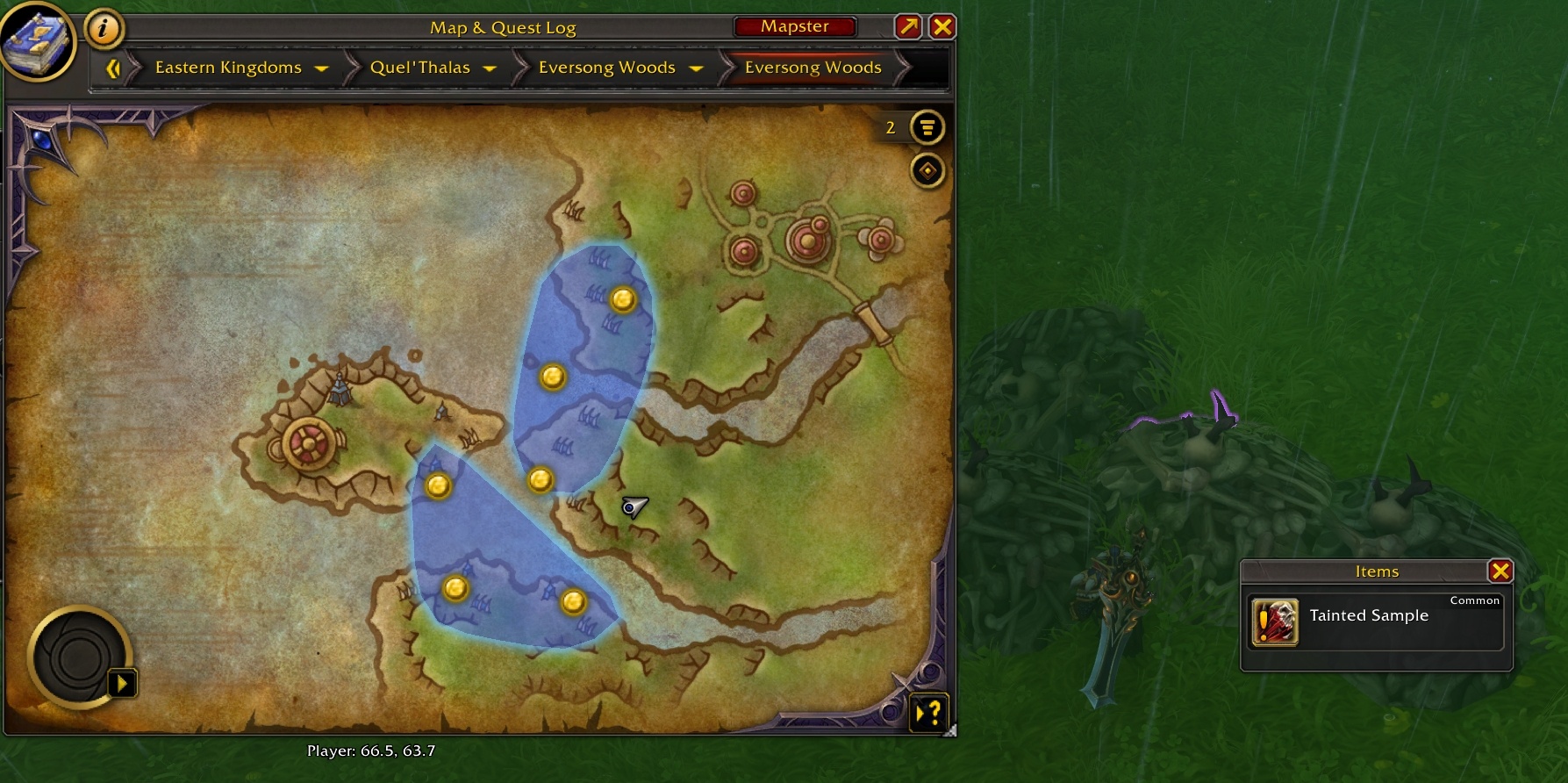Click the information 'i' icon
The height and width of the screenshot is (783, 1568).
point(105,27)
